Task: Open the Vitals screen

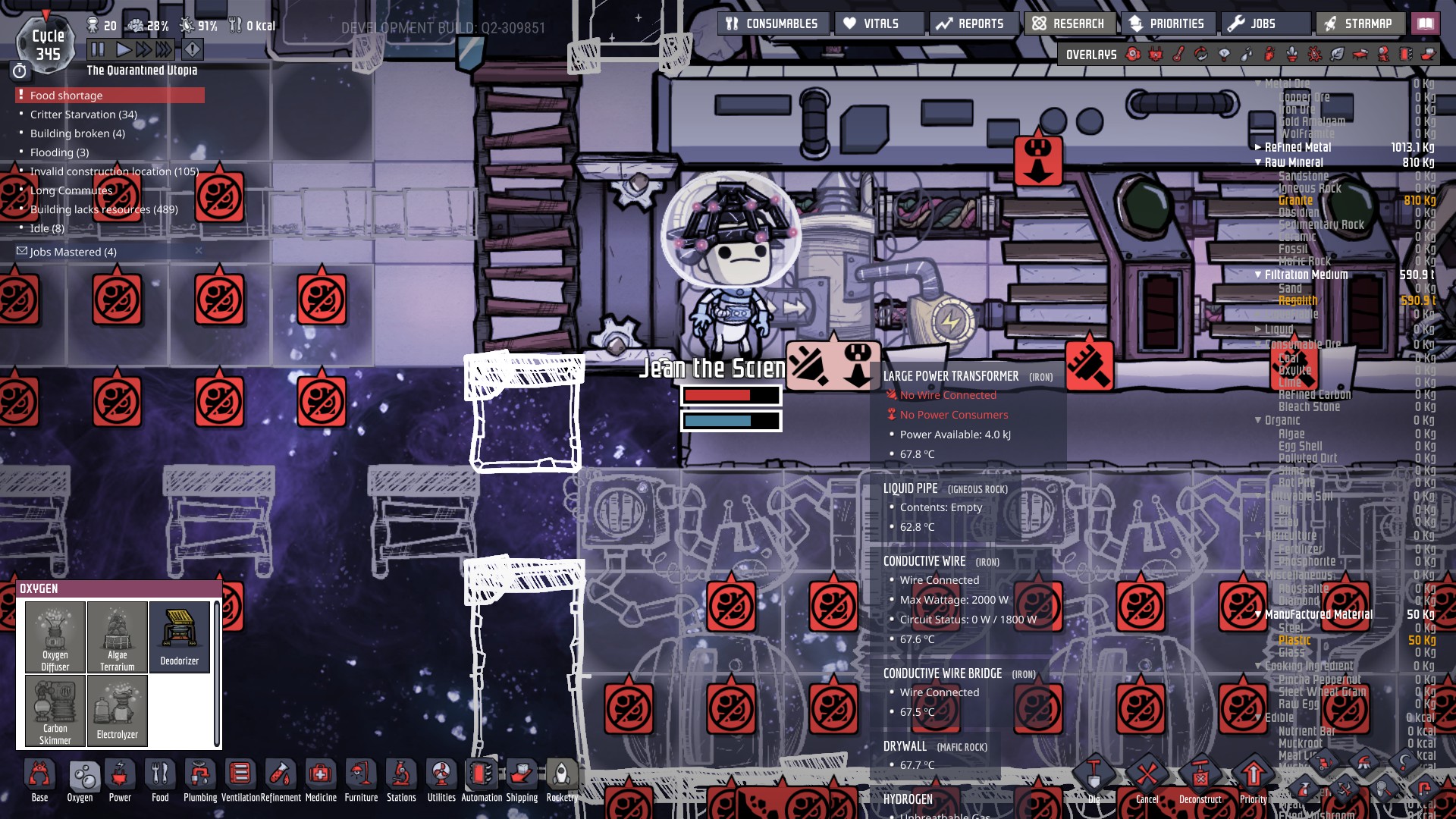Action: (x=880, y=24)
